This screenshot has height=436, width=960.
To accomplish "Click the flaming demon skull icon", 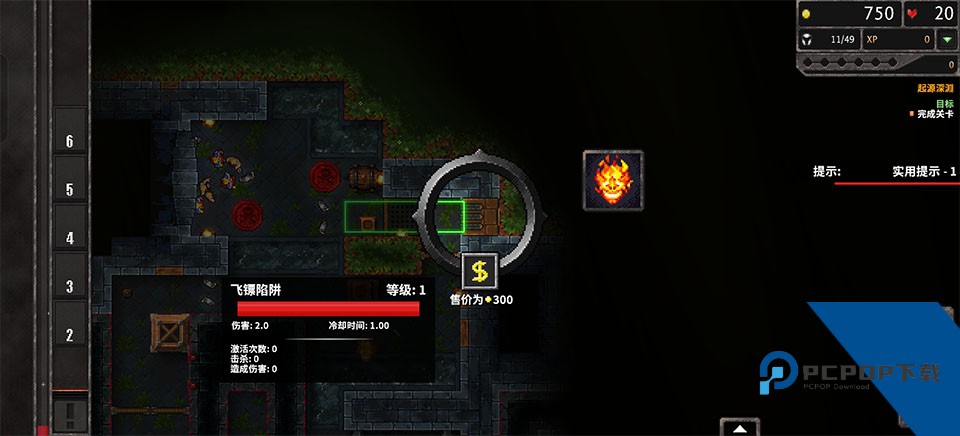I will pos(613,180).
